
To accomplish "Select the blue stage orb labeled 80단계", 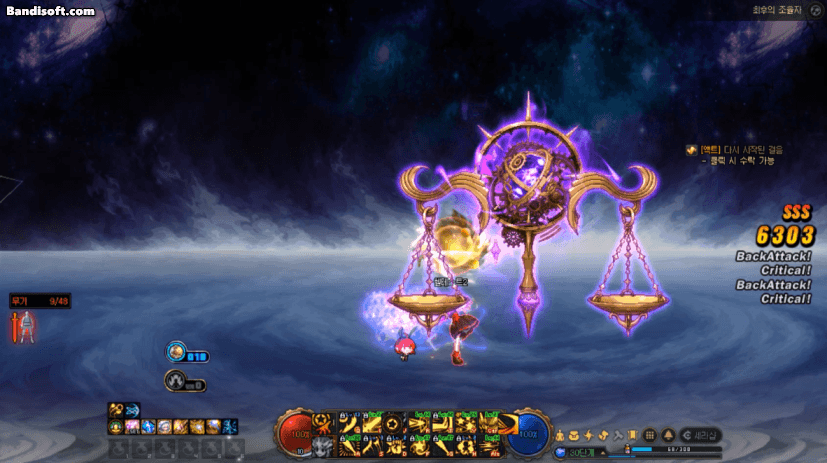I will click(562, 453).
